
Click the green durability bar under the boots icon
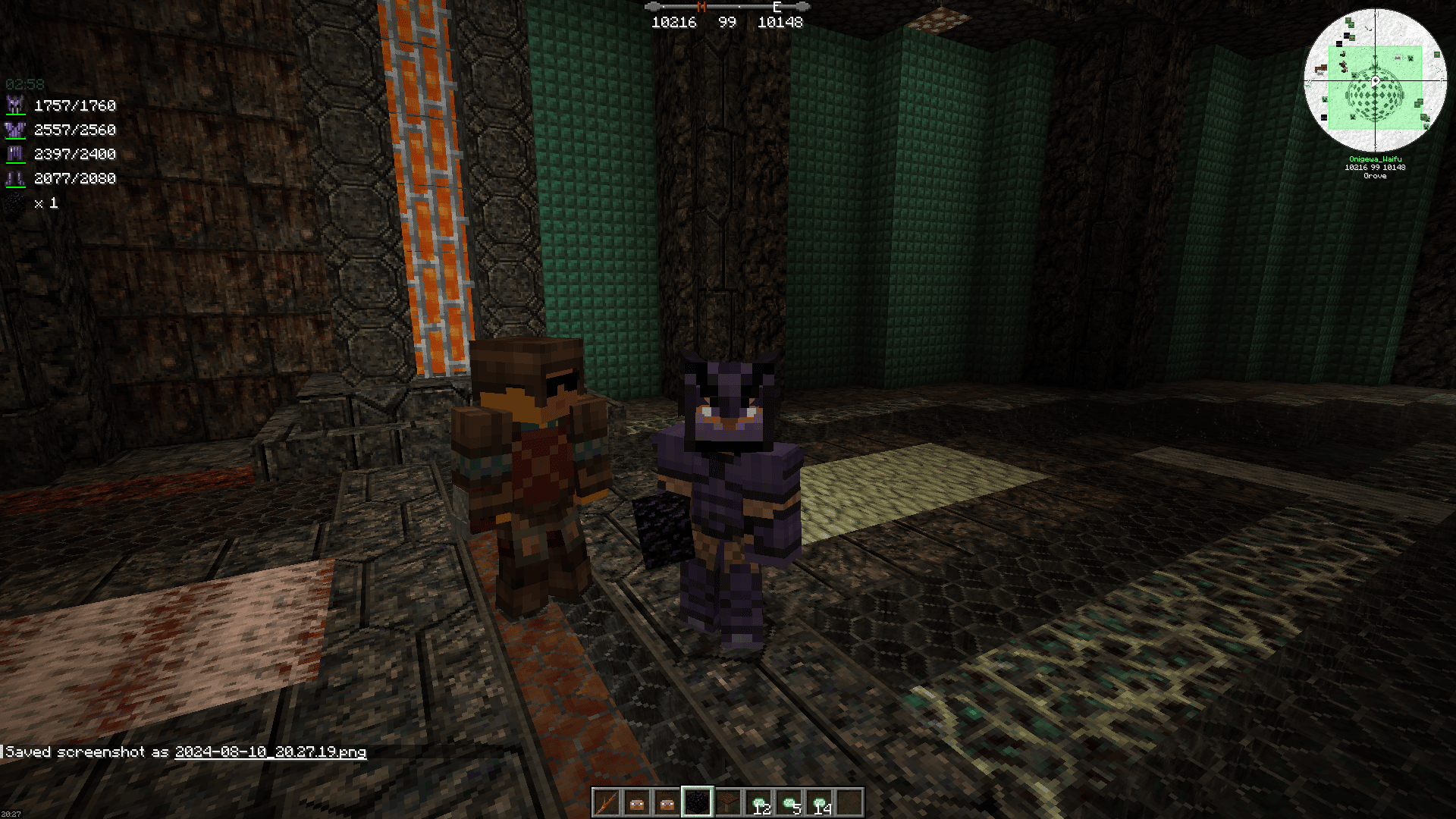coord(17,187)
